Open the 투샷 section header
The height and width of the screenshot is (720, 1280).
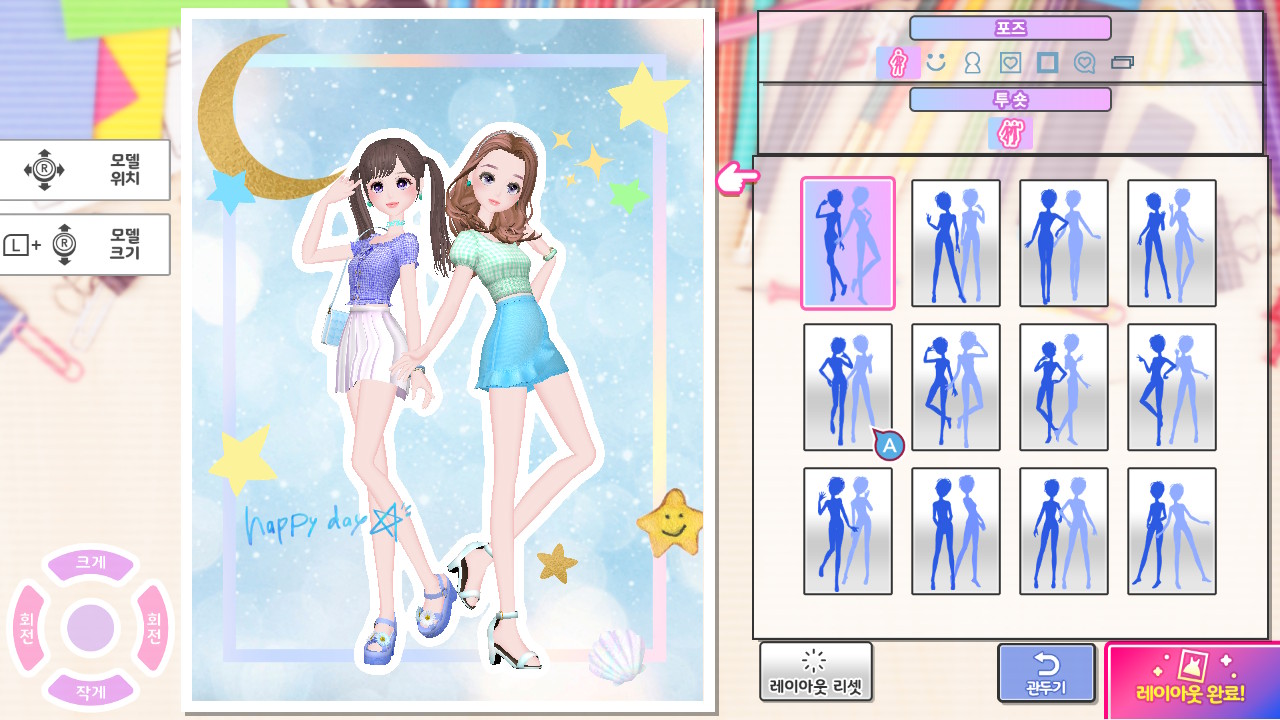(x=1012, y=99)
